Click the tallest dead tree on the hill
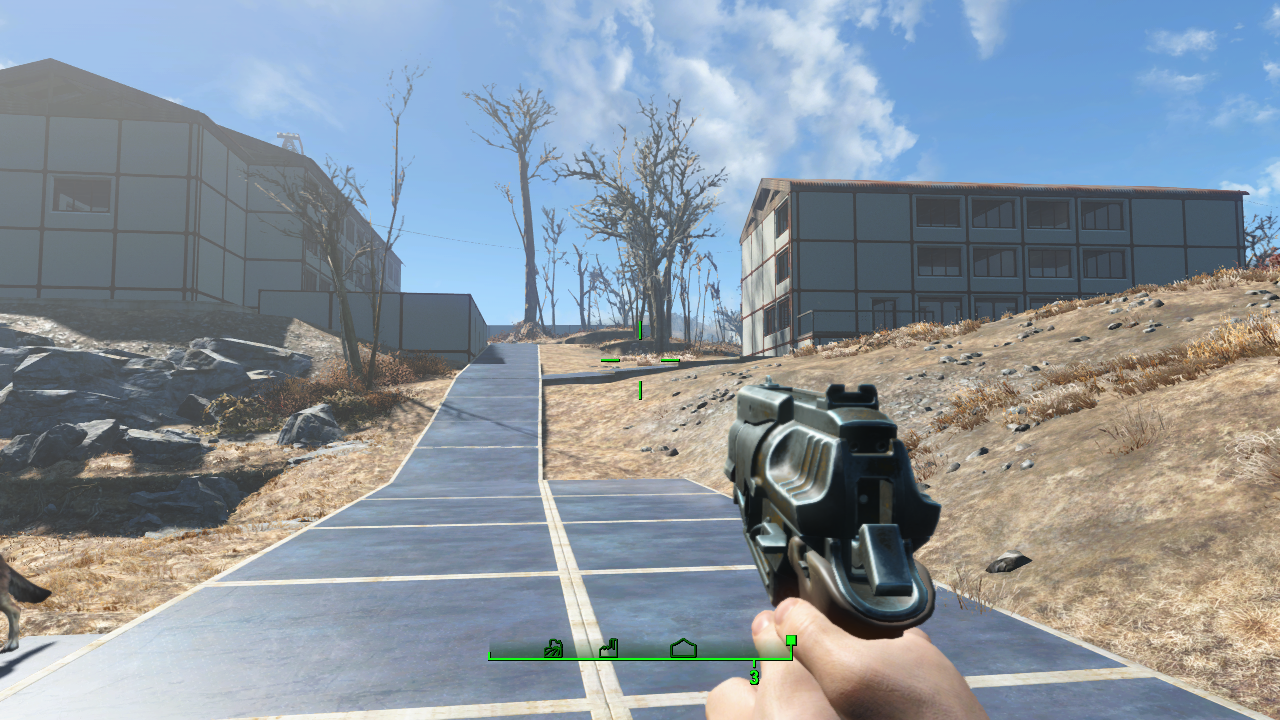Viewport: 1280px width, 720px height. (x=525, y=200)
